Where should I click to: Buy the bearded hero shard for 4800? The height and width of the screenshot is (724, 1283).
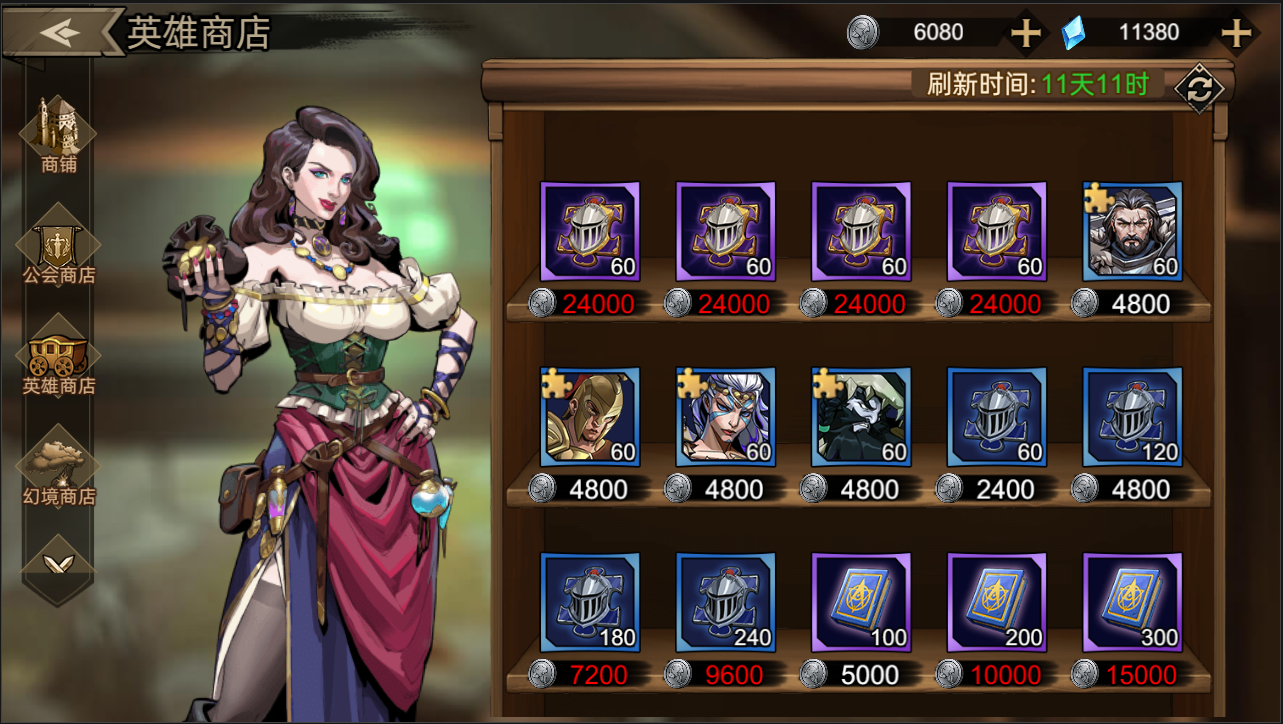coord(1132,232)
